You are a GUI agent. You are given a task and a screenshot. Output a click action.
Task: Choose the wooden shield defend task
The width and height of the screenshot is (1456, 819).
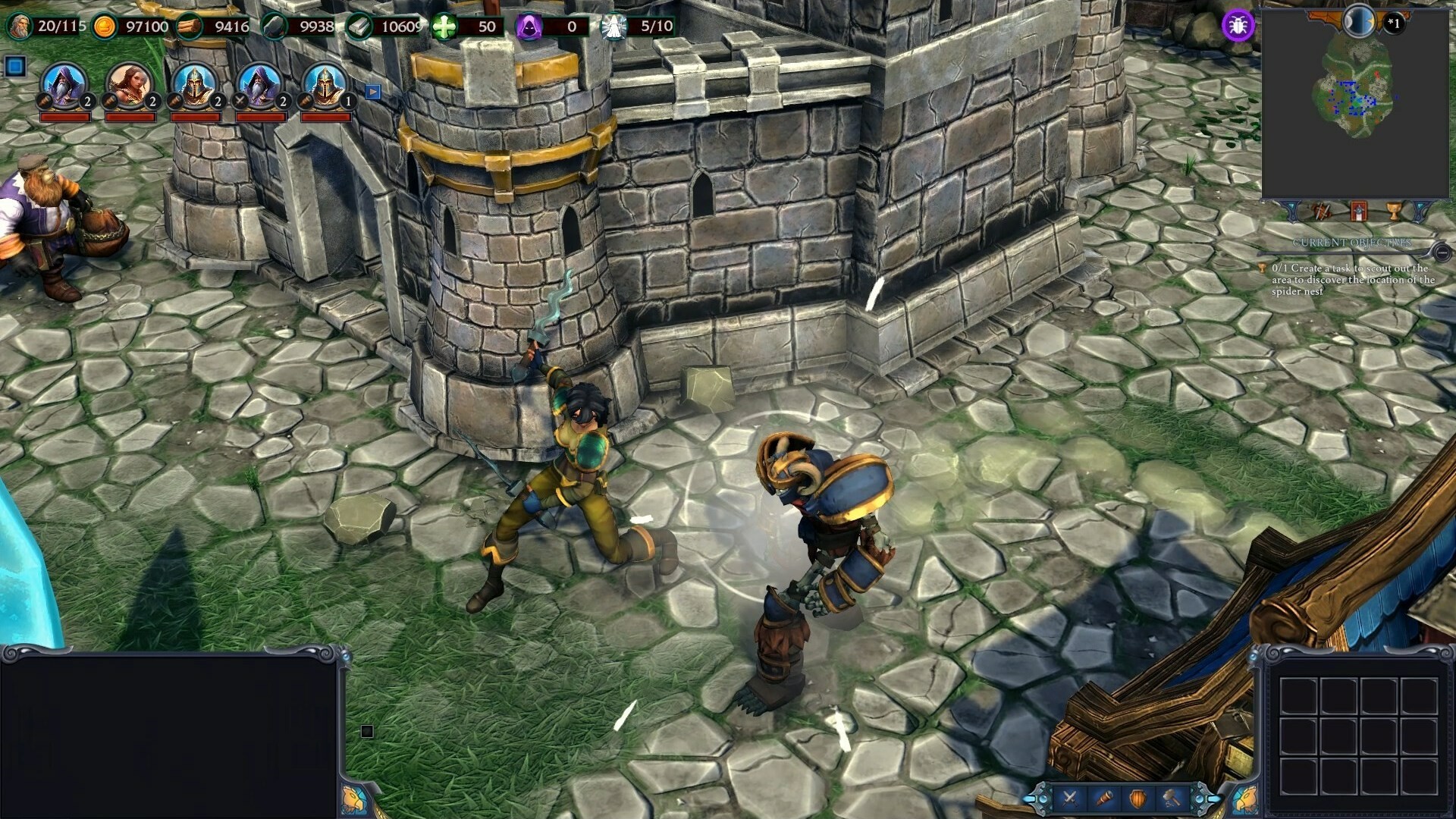[x=1138, y=798]
